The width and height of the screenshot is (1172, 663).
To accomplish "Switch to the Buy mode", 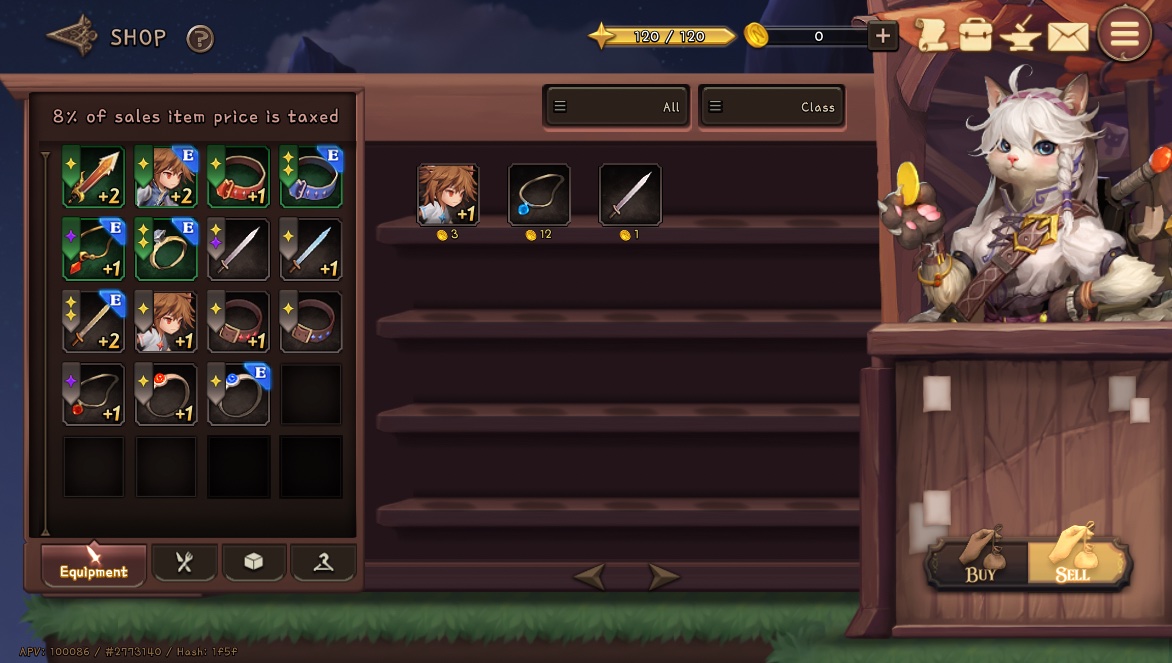I will [979, 562].
